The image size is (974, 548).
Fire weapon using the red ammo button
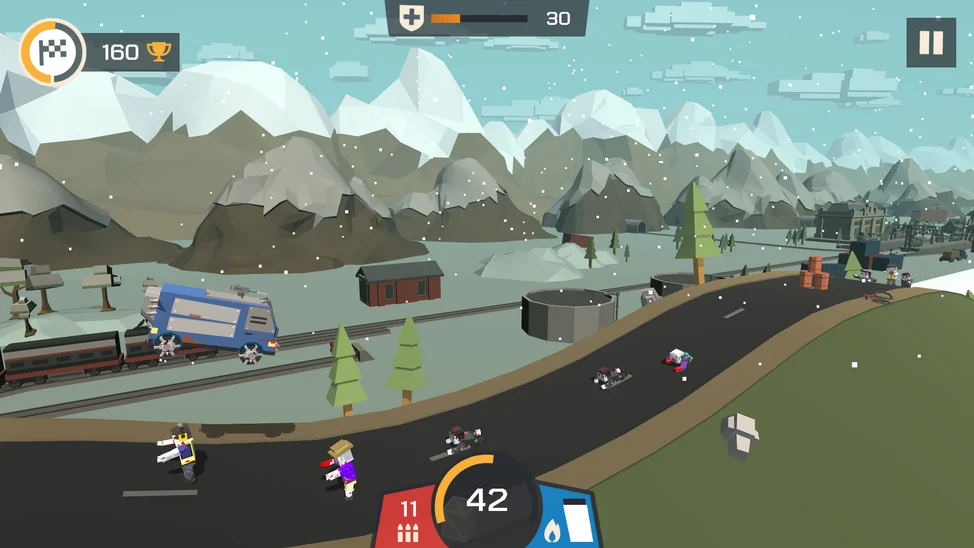tap(408, 518)
